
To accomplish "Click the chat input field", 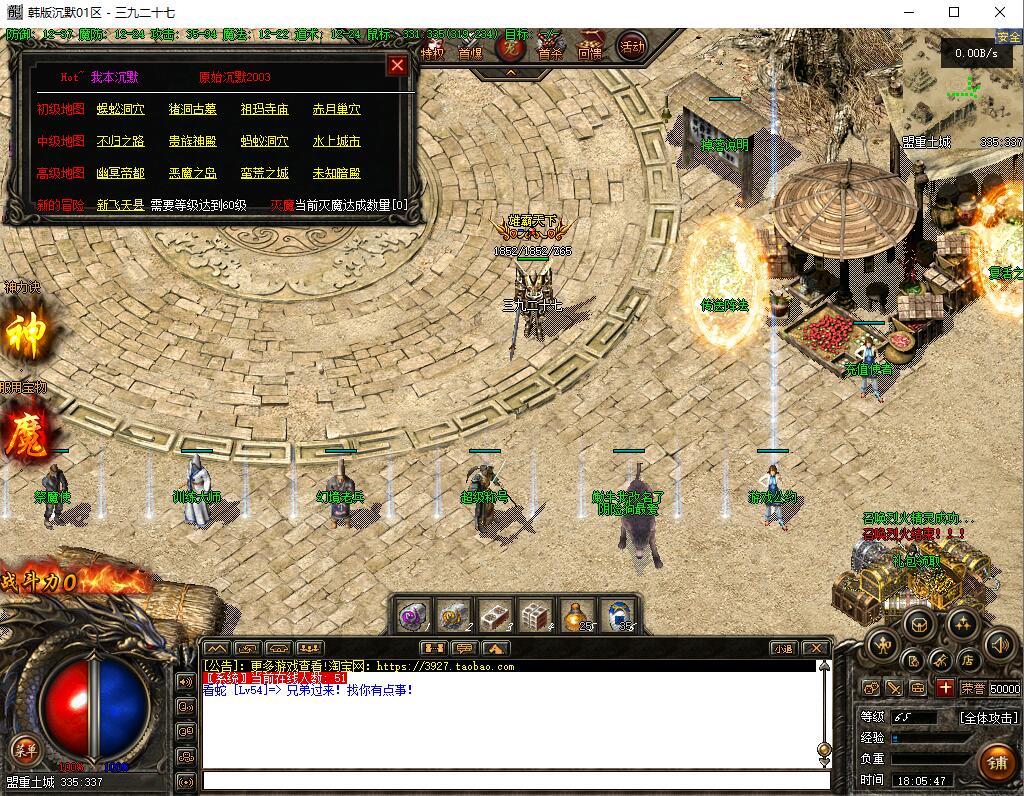I will click(515, 780).
